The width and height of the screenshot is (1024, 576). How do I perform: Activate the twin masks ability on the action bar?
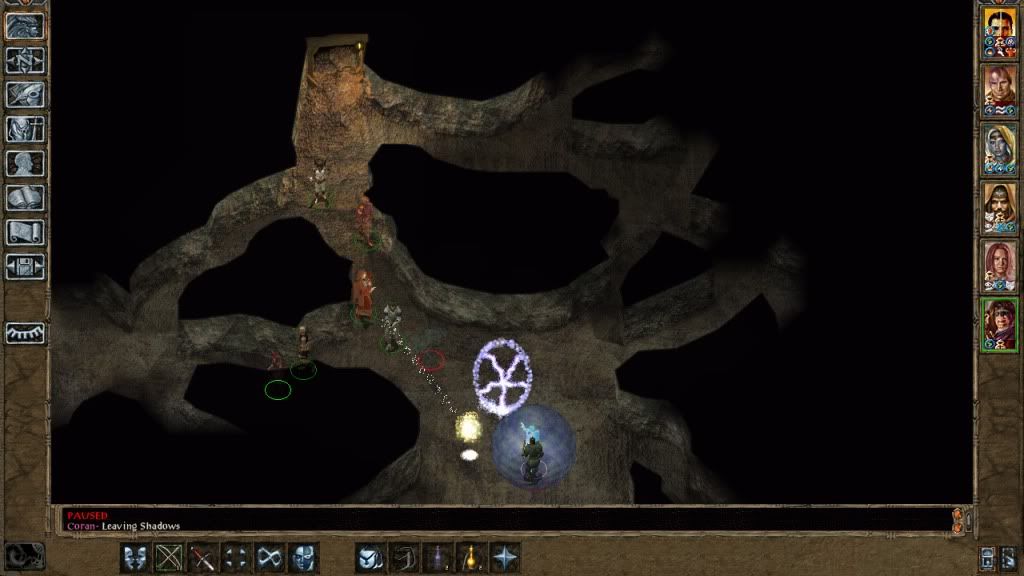(x=135, y=557)
